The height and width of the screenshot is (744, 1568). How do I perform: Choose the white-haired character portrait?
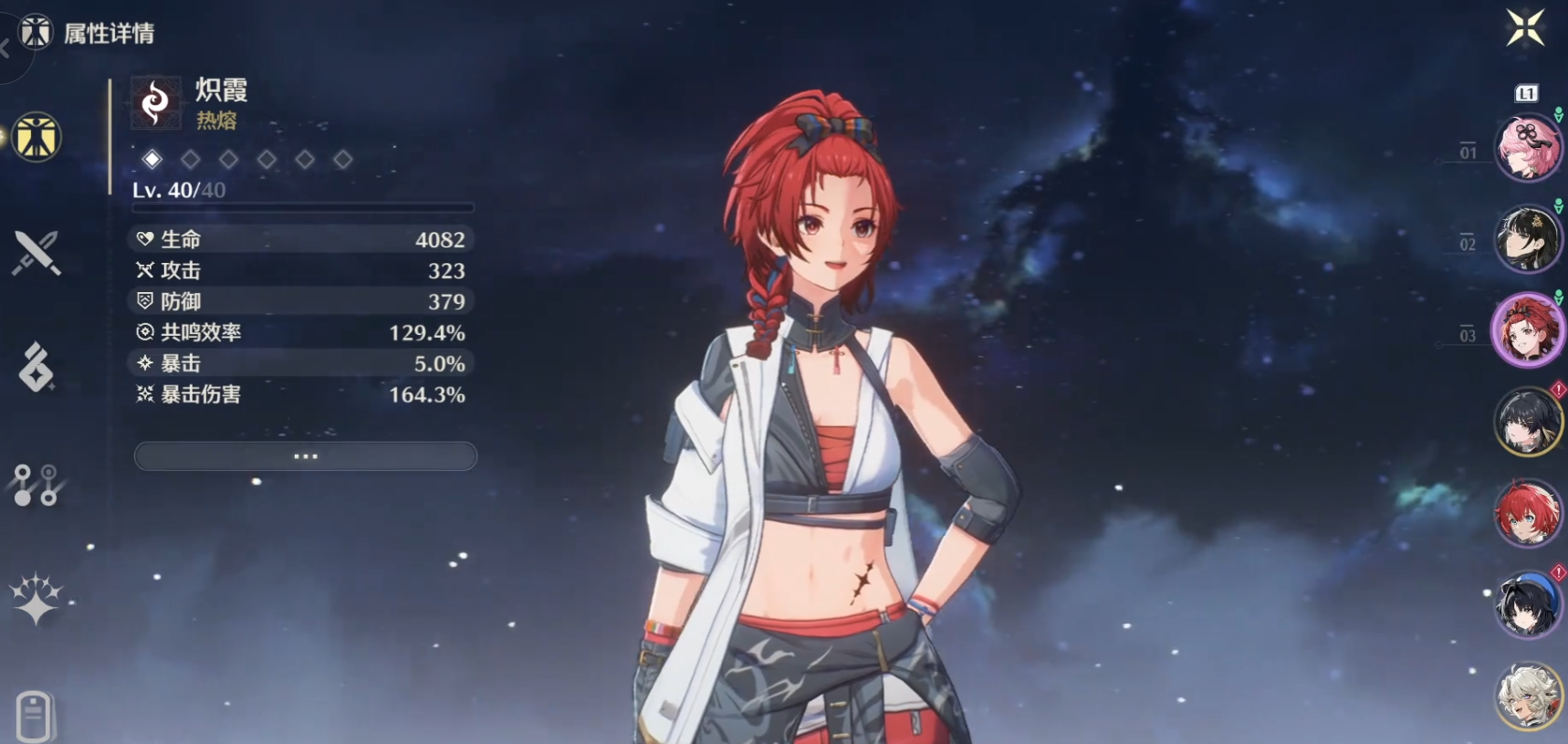(1527, 696)
